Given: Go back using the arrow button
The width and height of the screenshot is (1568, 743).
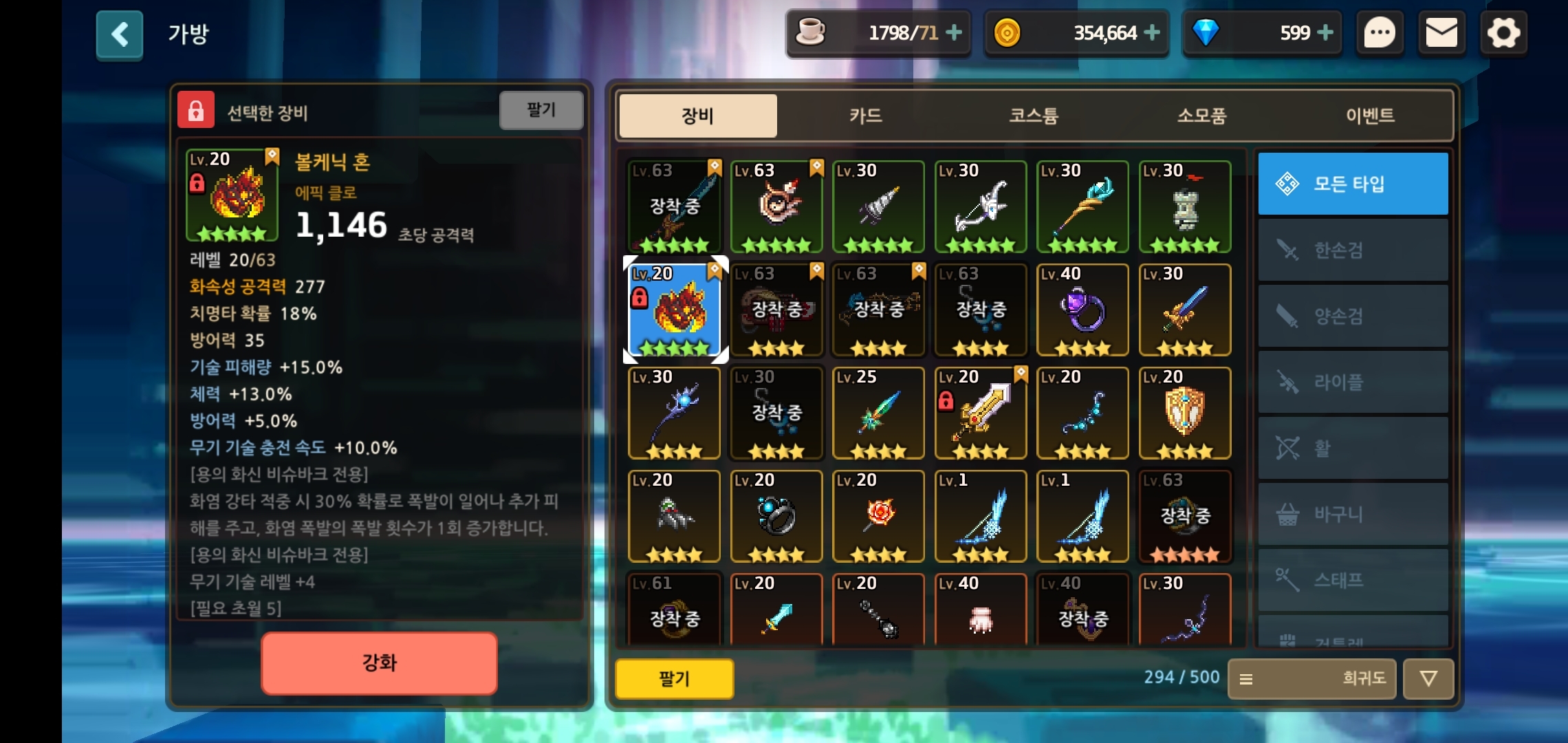Looking at the screenshot, I should [120, 34].
